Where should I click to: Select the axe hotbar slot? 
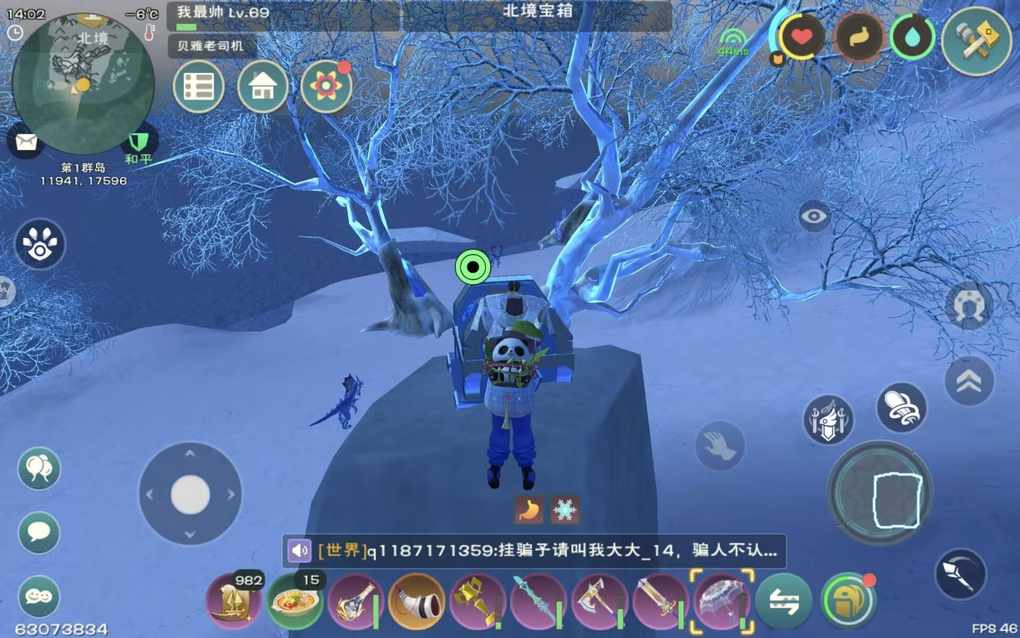click(x=599, y=602)
